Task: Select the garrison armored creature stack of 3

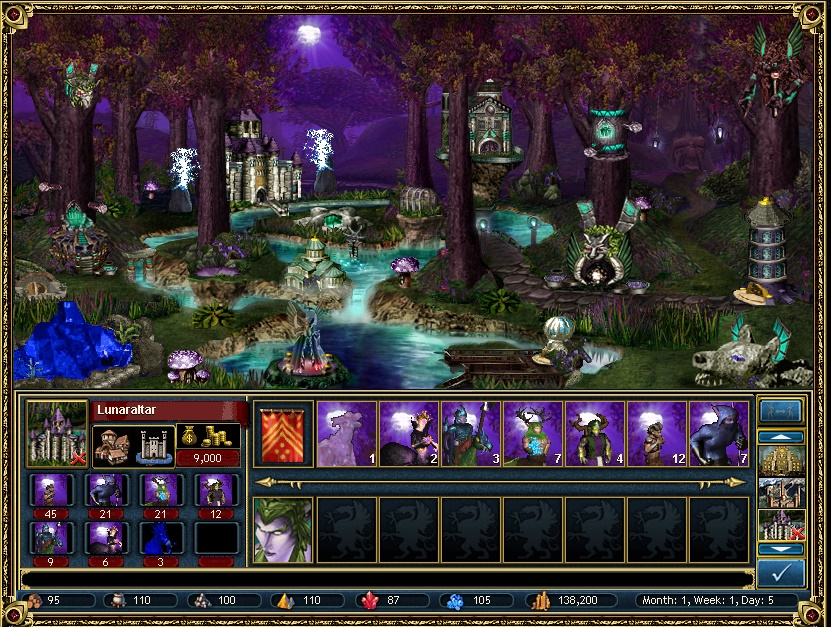Action: 470,434
